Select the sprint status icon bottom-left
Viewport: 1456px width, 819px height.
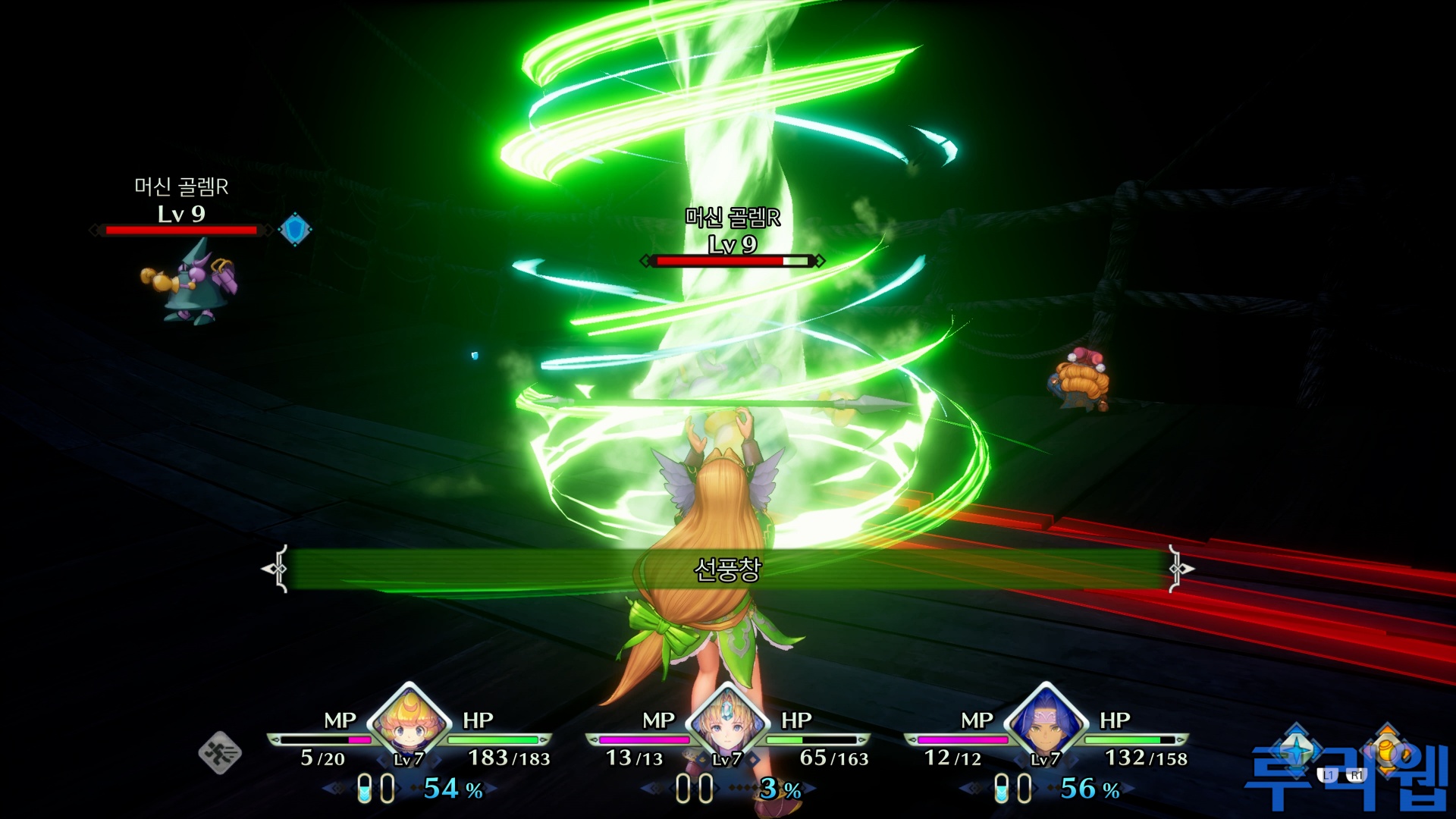[x=221, y=755]
